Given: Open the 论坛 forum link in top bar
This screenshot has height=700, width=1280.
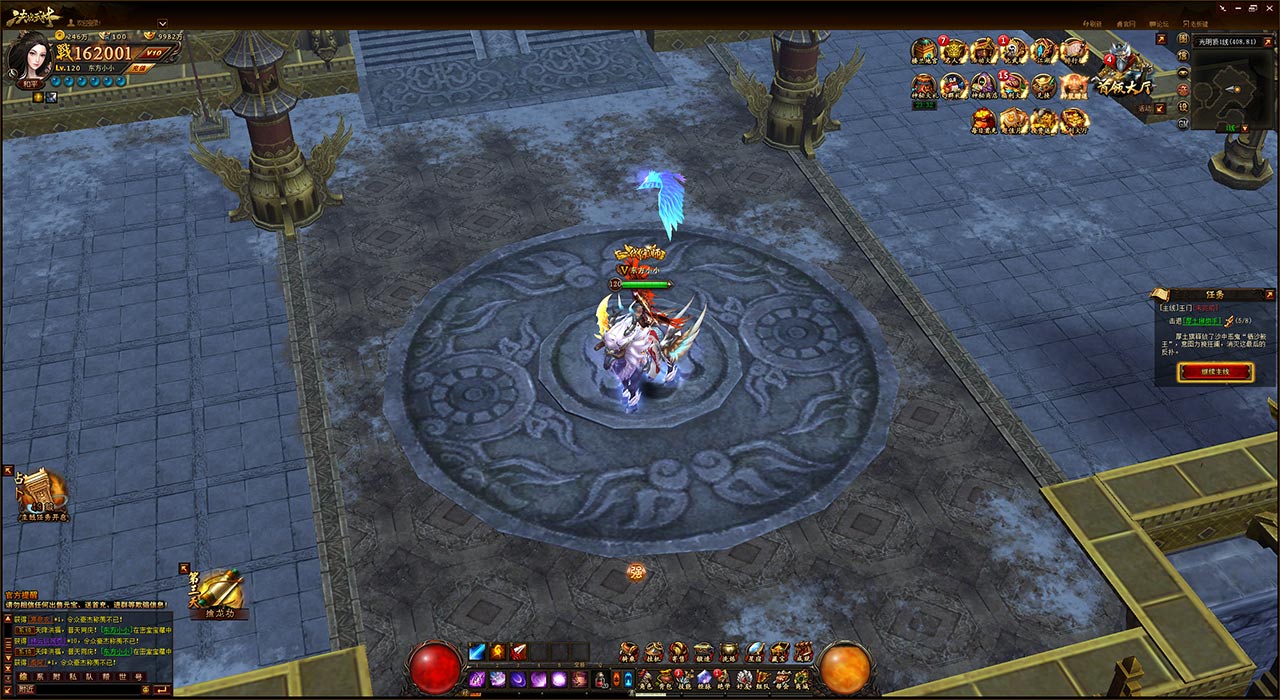Looking at the screenshot, I should [x=1160, y=23].
